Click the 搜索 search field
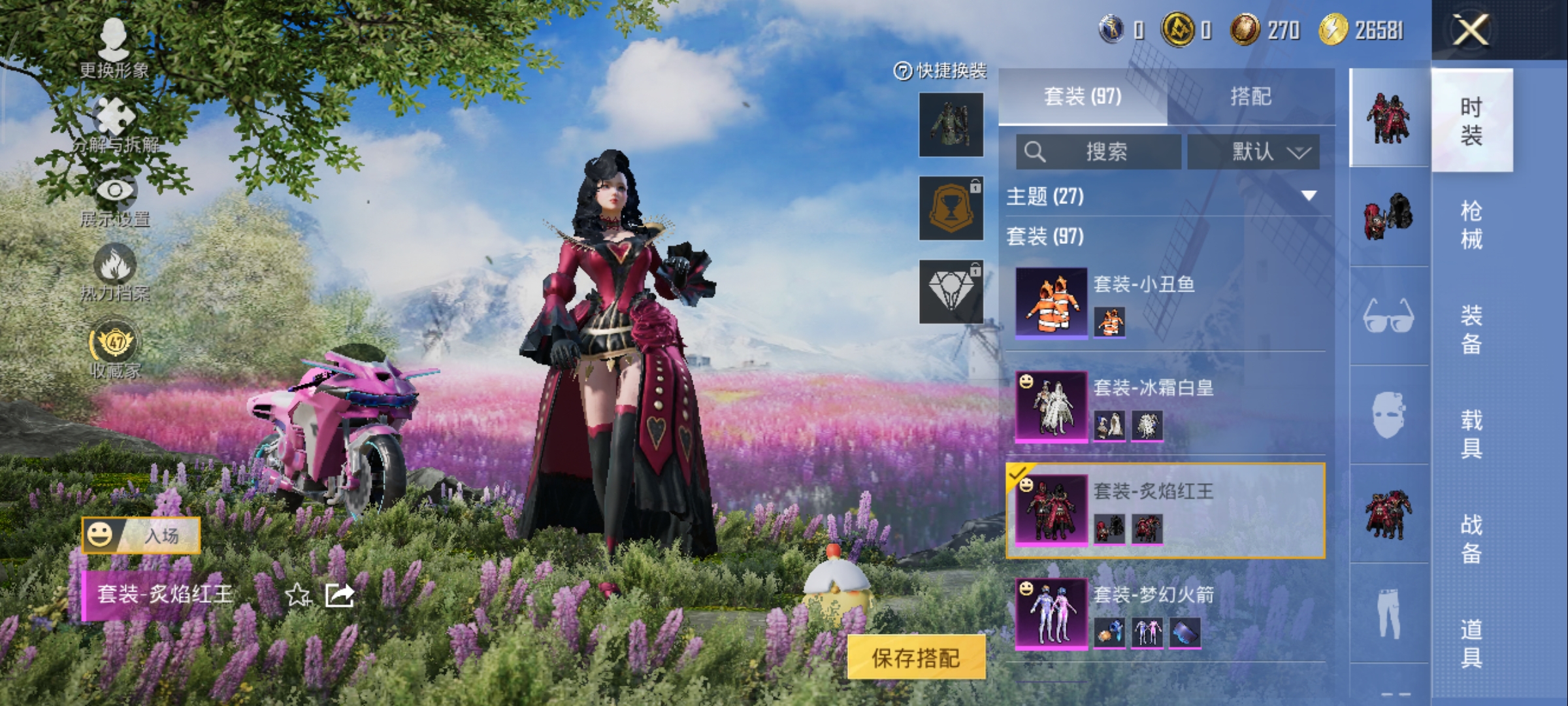 pos(1099,152)
